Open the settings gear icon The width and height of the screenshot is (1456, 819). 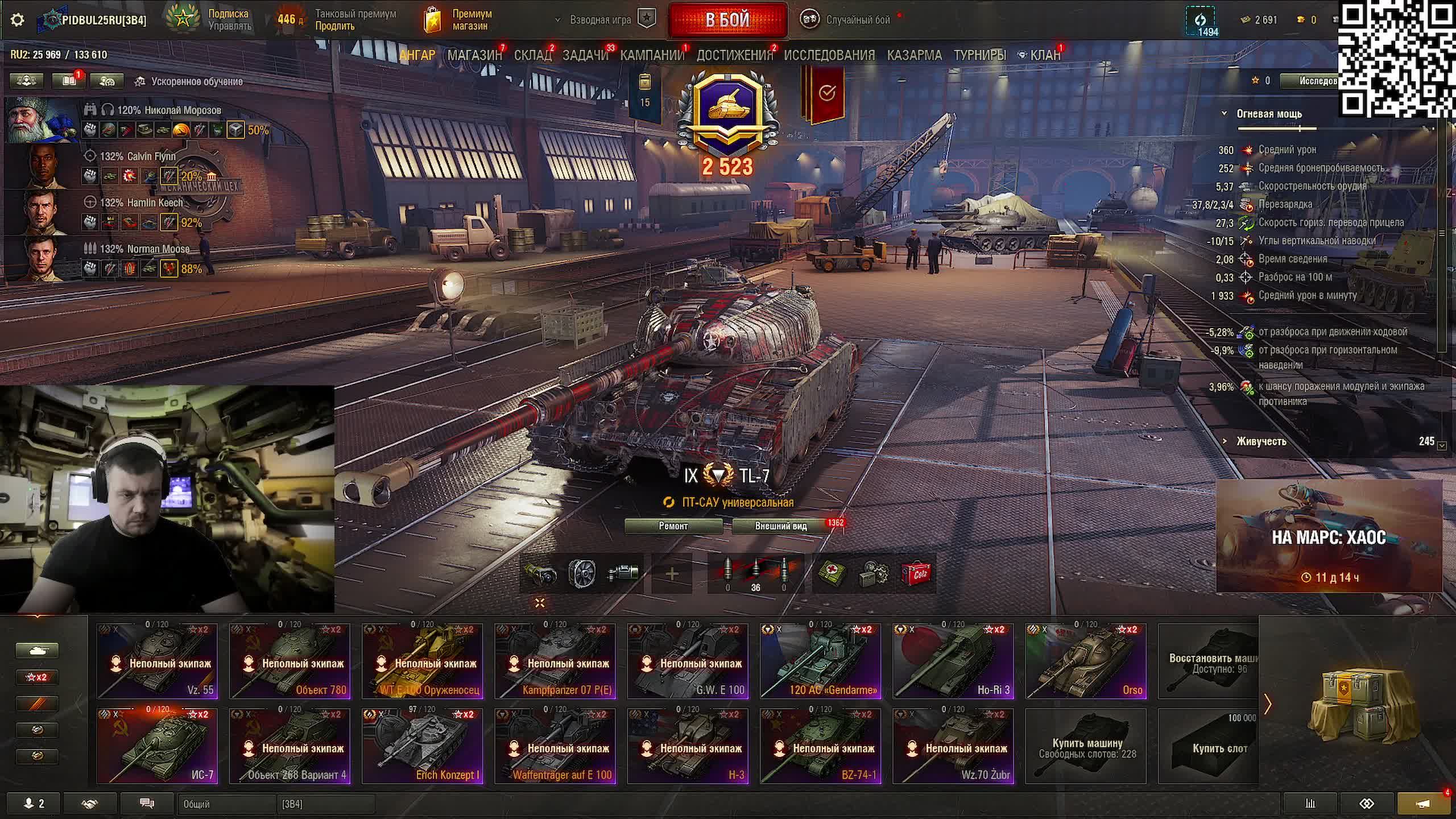[x=18, y=20]
